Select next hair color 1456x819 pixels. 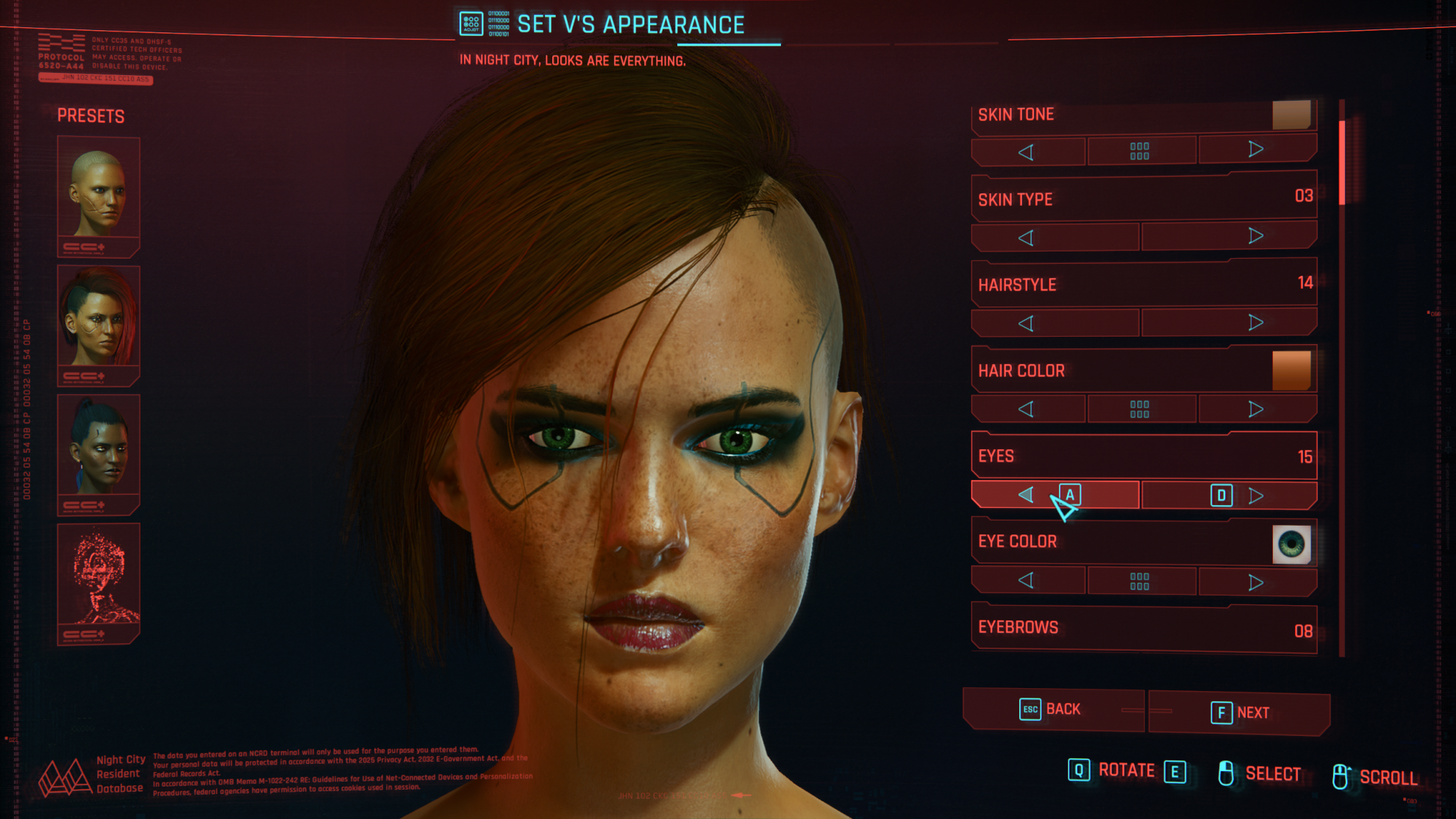tap(1256, 409)
